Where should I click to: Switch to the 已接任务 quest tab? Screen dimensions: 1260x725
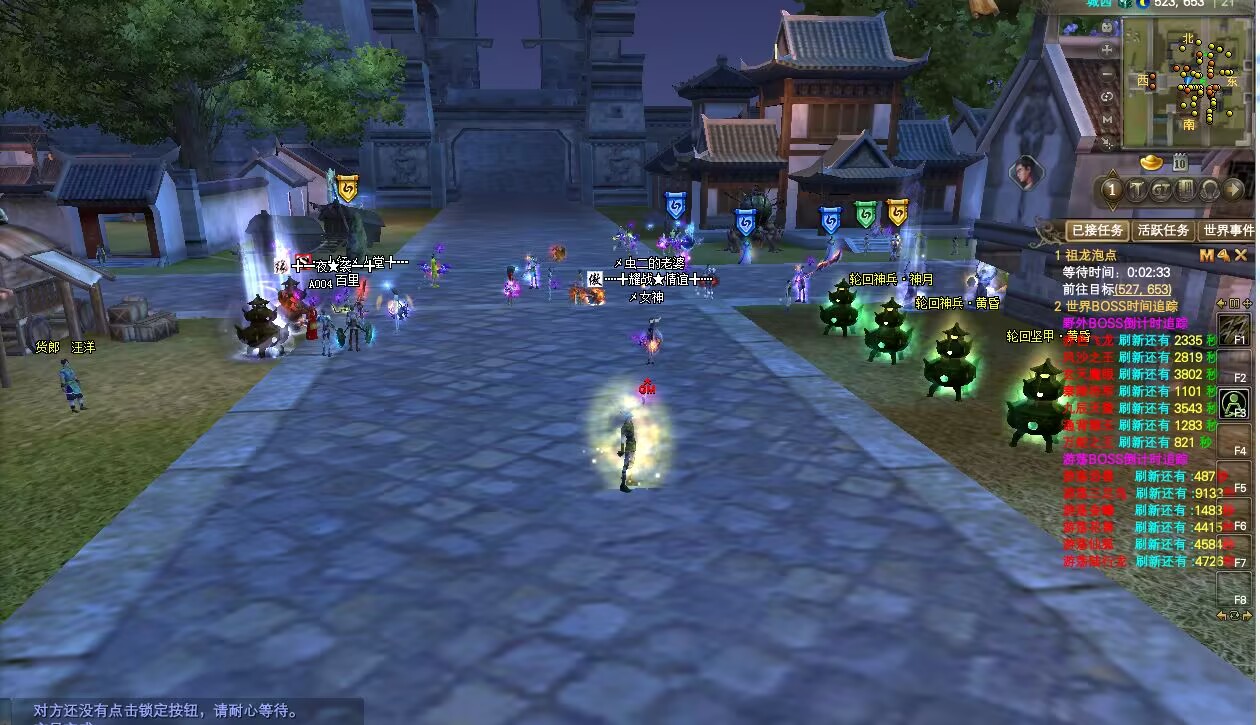pyautogui.click(x=1097, y=231)
